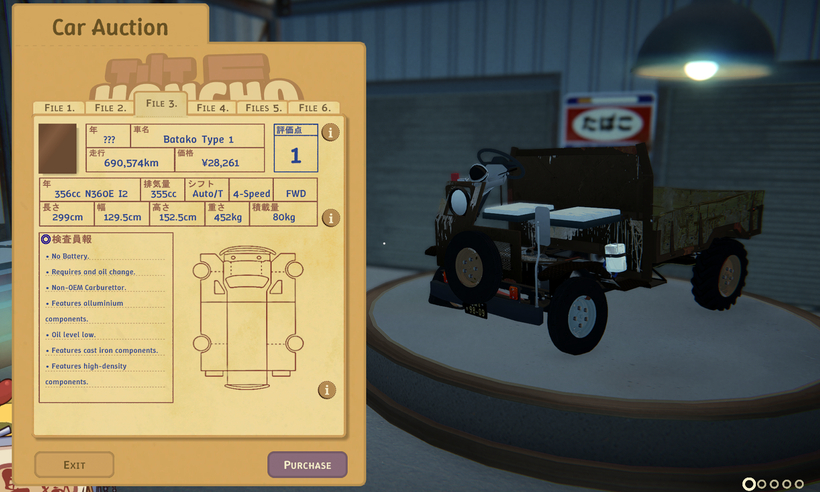820x492 pixels.
Task: Open the File 6 tab
Action: (314, 108)
